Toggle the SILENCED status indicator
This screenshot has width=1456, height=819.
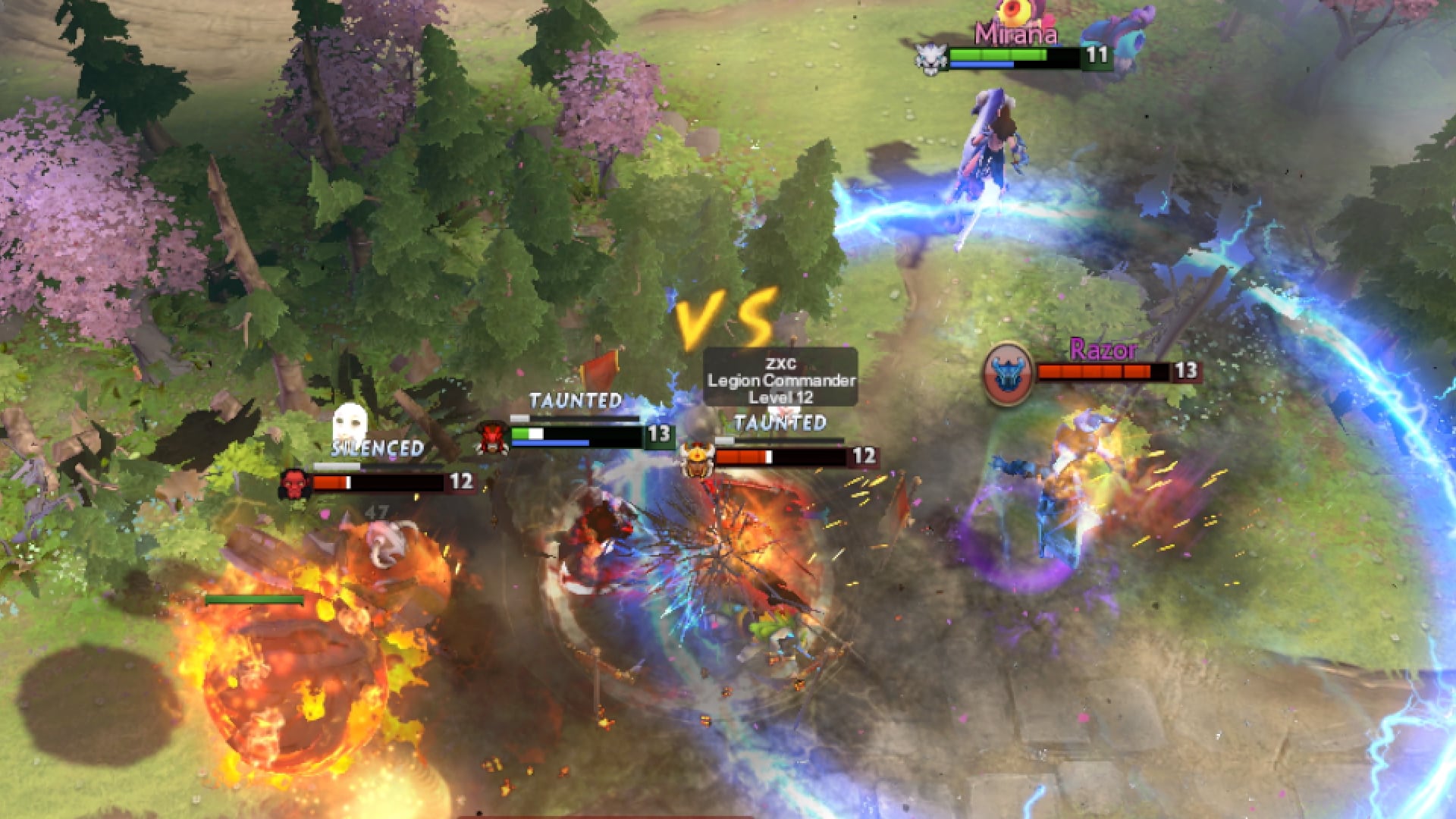click(375, 449)
